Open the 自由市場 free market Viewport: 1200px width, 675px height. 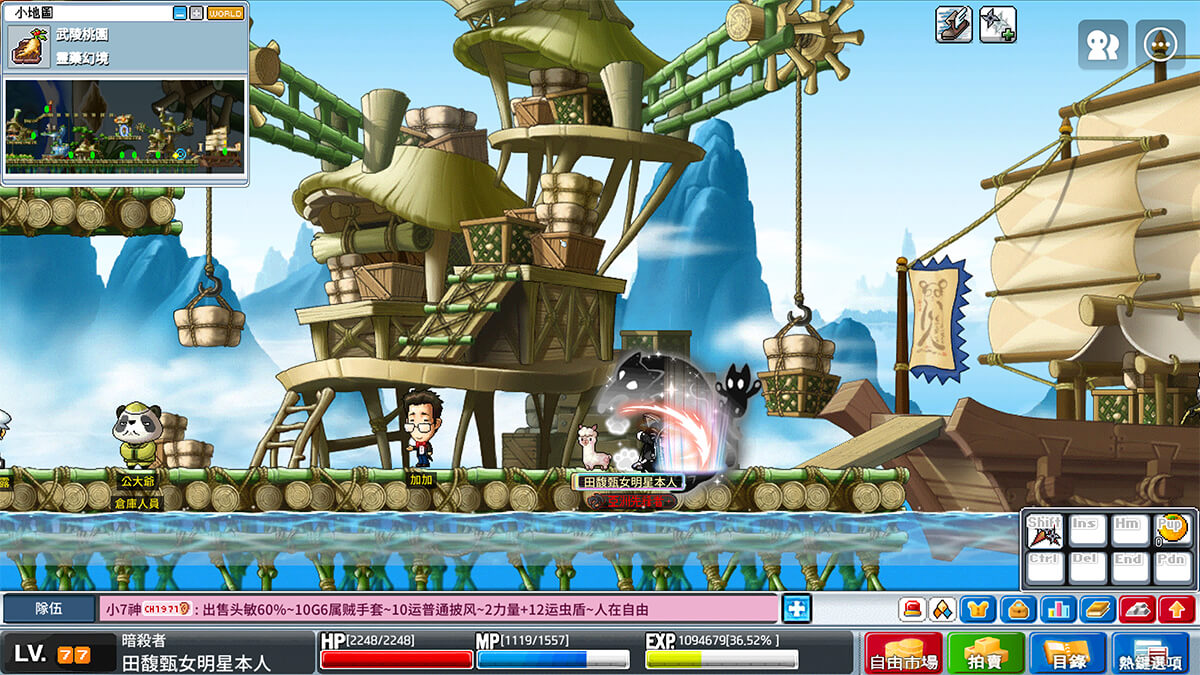click(903, 653)
